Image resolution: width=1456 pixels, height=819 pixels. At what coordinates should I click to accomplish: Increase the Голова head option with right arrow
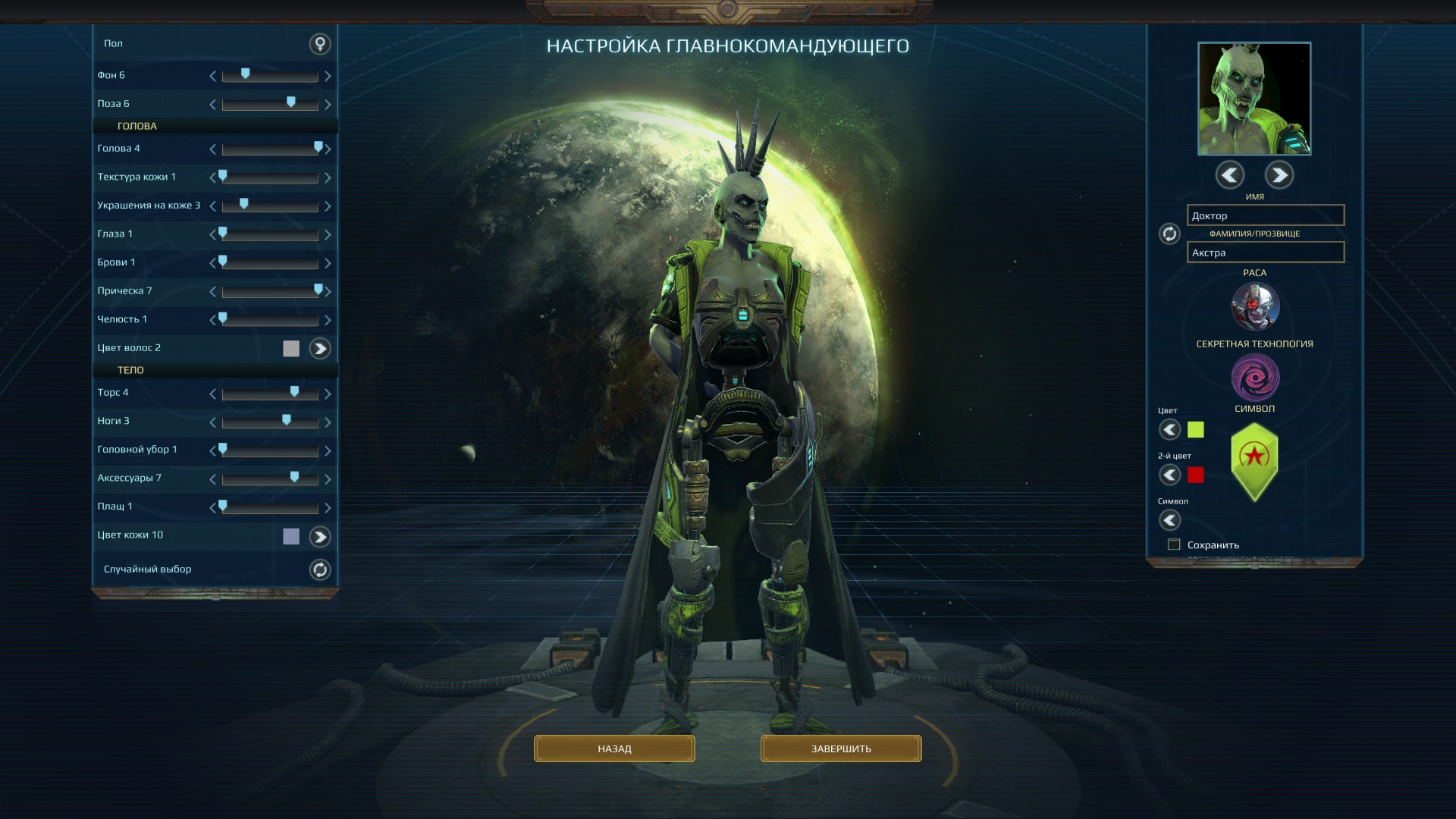pyautogui.click(x=328, y=149)
